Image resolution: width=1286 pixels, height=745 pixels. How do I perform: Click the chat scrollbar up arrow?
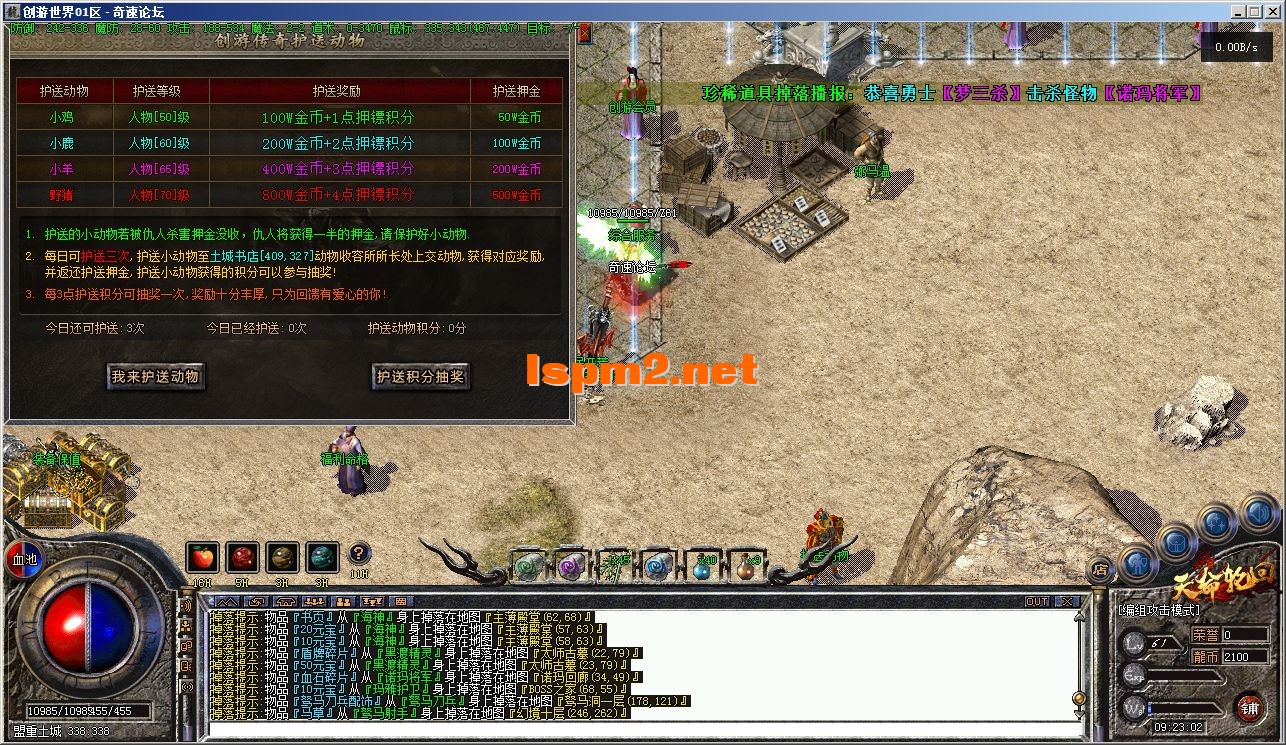pyautogui.click(x=1079, y=617)
